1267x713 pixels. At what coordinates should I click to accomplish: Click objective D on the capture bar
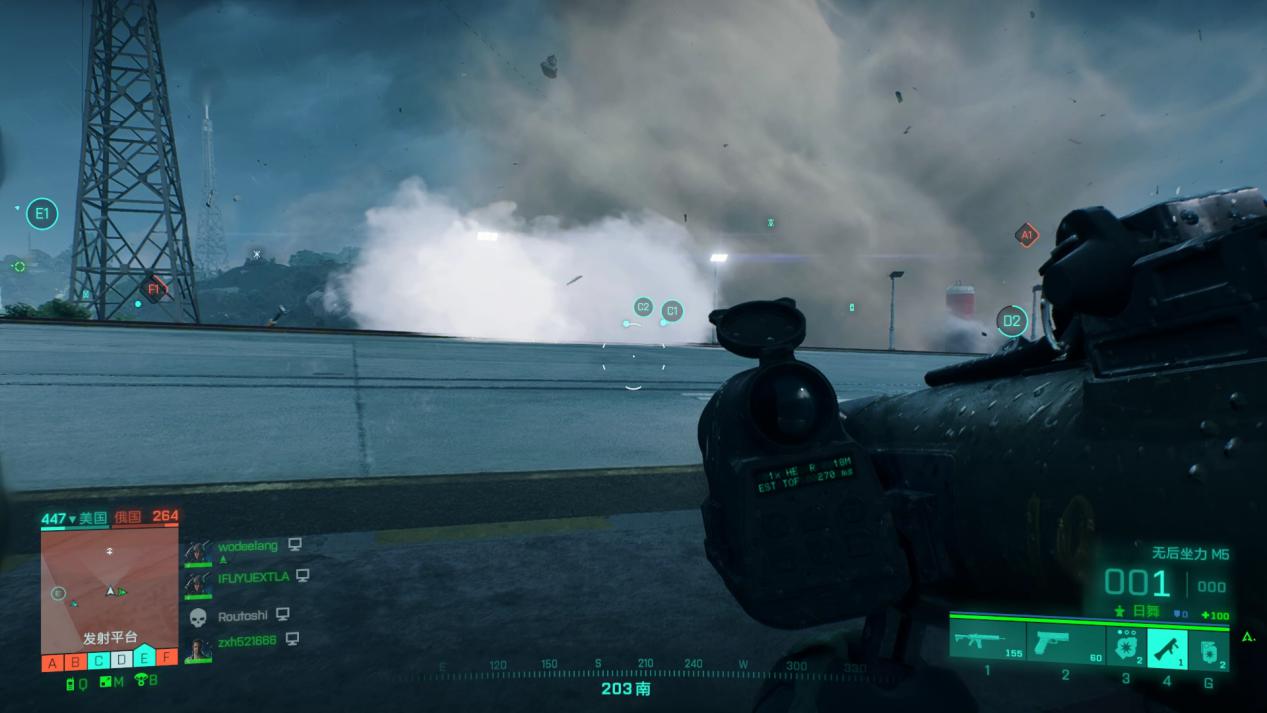tap(122, 661)
